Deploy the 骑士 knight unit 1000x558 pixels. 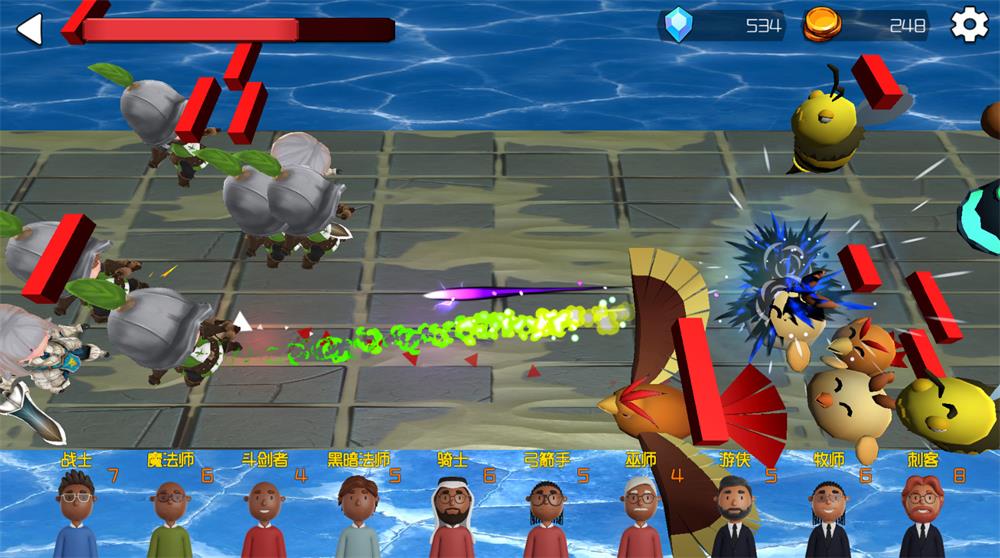click(452, 510)
